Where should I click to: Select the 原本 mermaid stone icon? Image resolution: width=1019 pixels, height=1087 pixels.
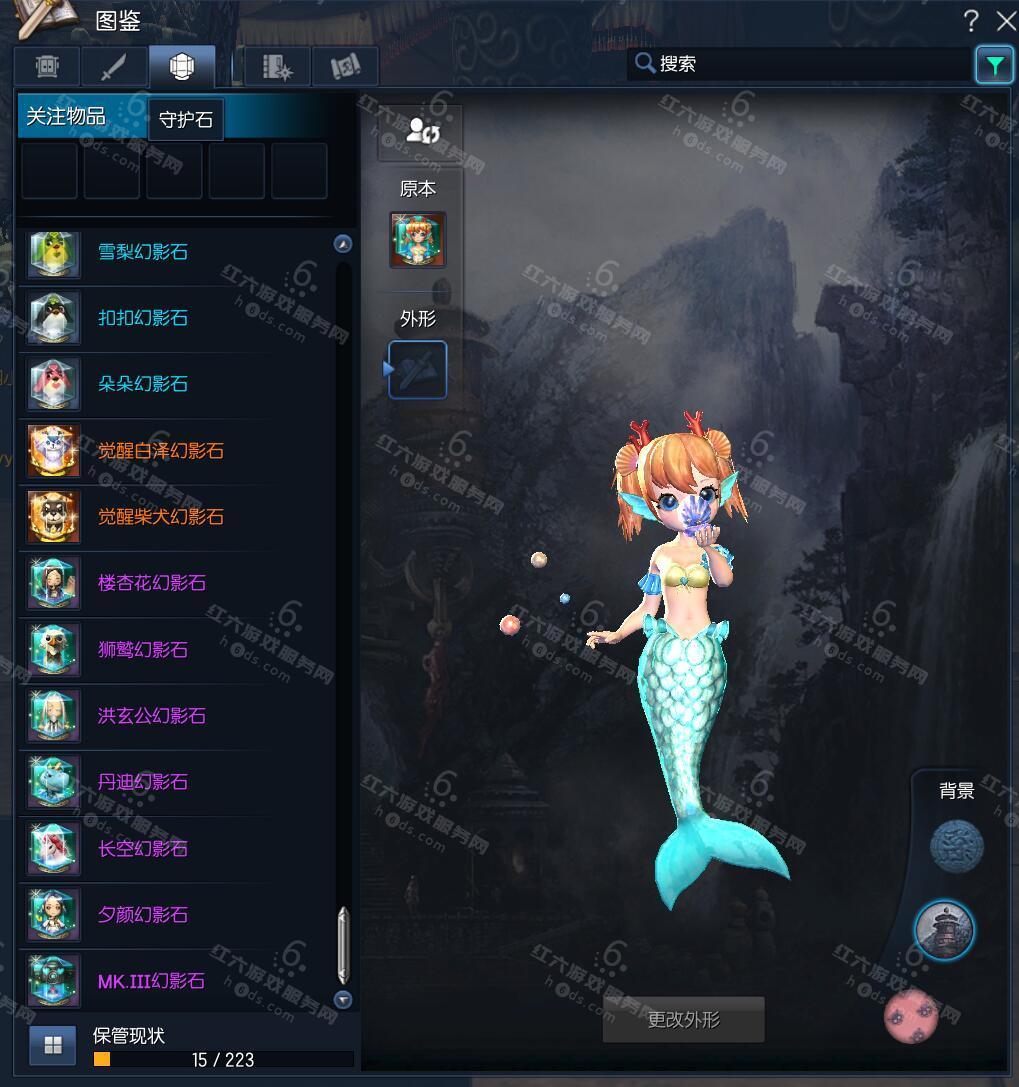(x=417, y=240)
